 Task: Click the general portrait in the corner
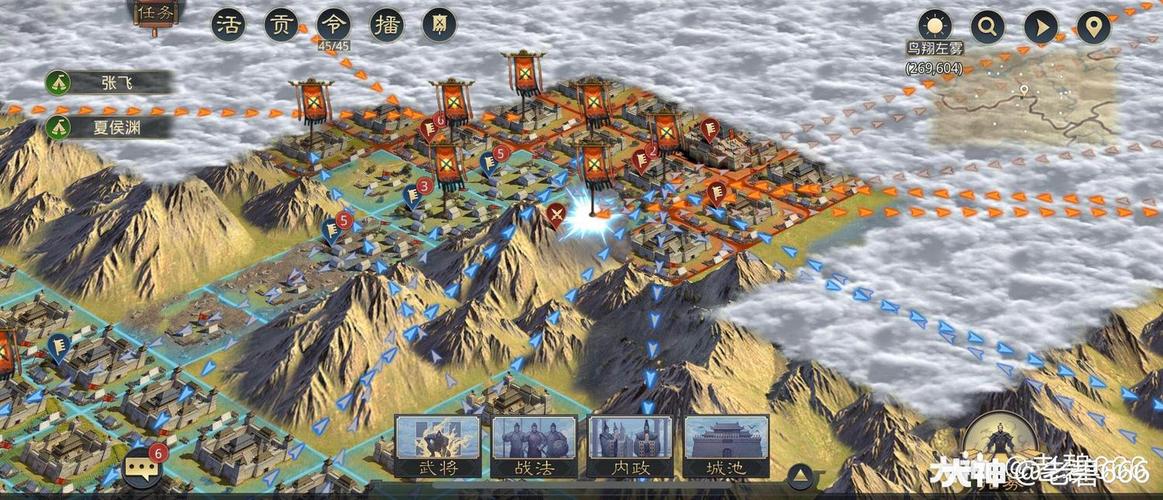[1000, 445]
